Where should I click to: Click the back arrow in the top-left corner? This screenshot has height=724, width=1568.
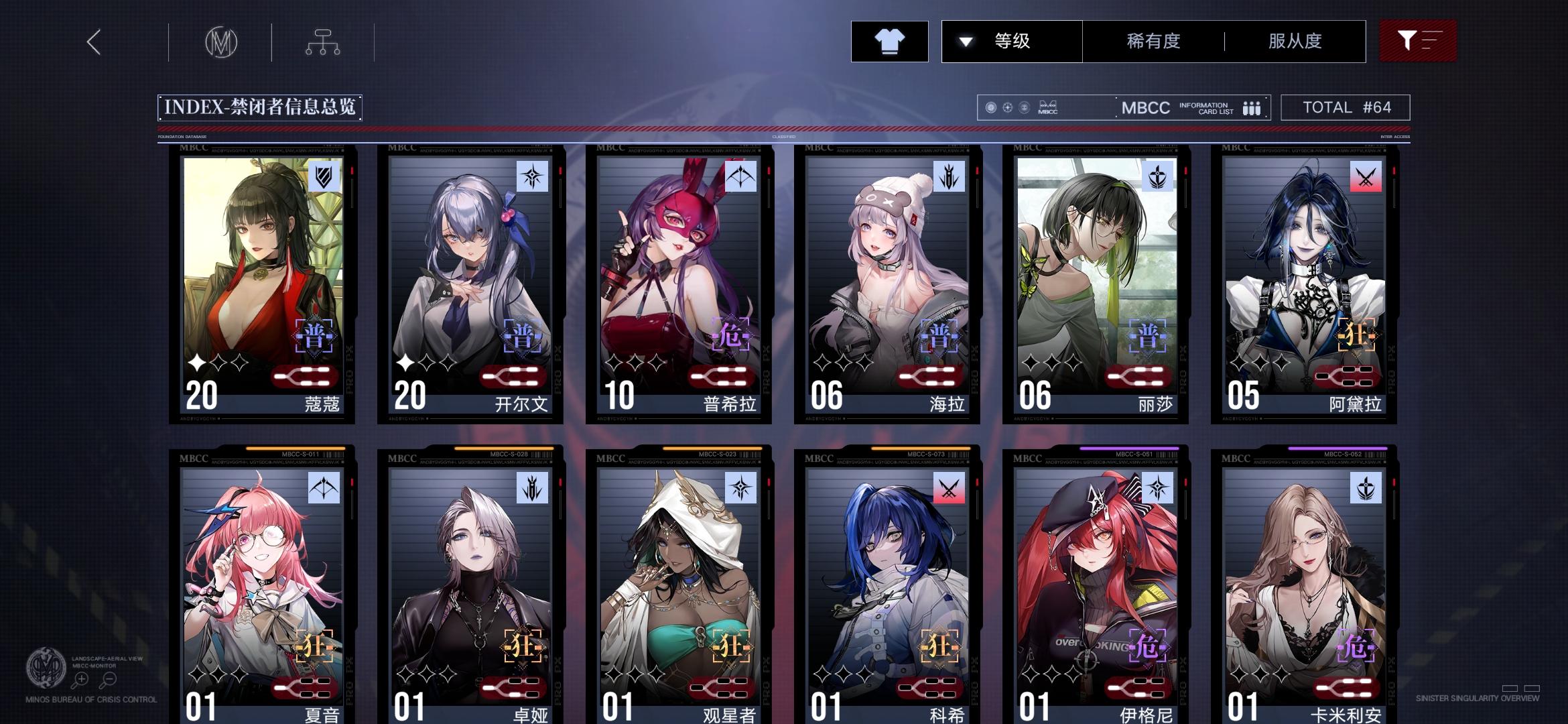coord(92,41)
